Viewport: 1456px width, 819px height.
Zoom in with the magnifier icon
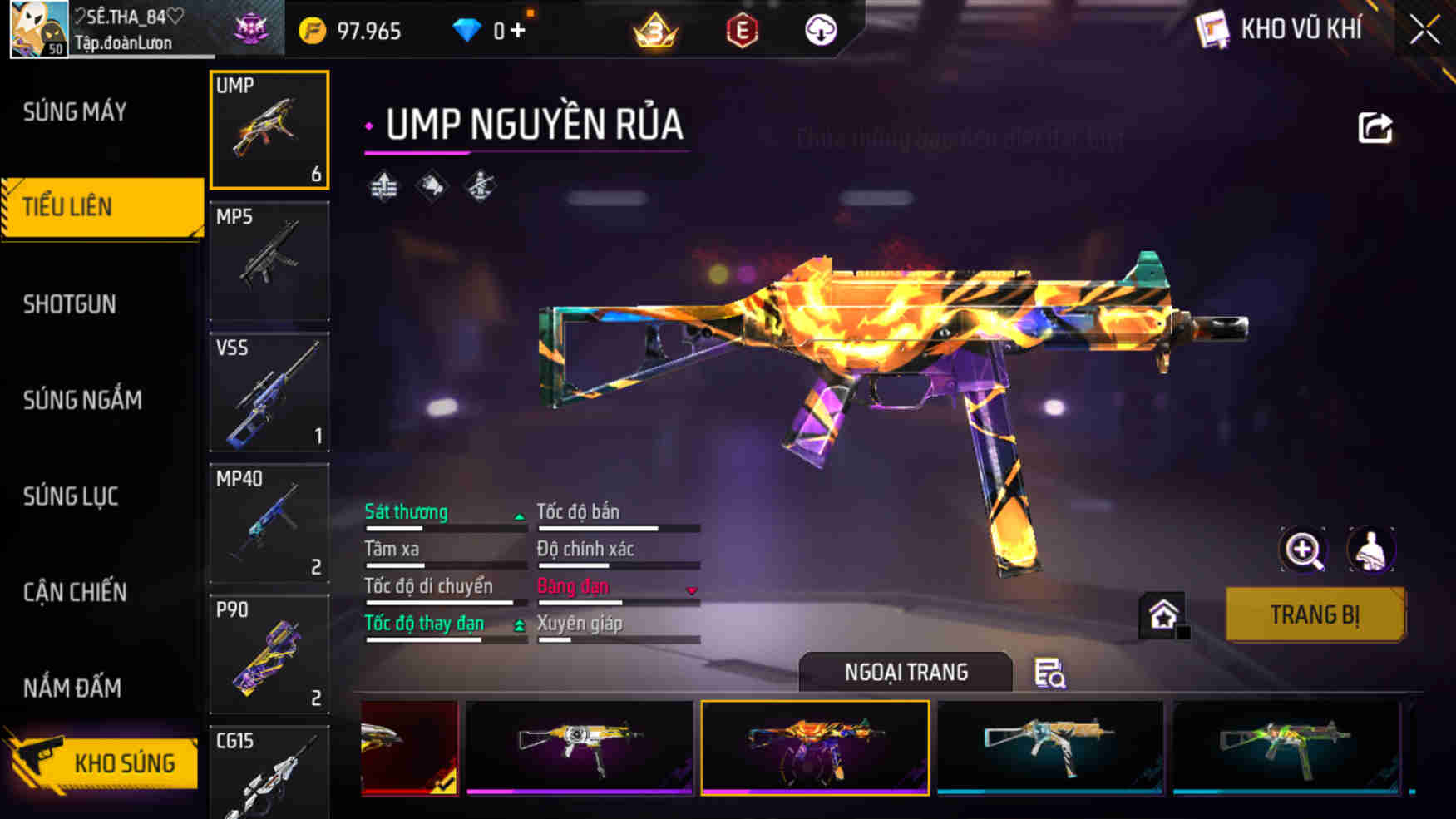click(x=1303, y=550)
